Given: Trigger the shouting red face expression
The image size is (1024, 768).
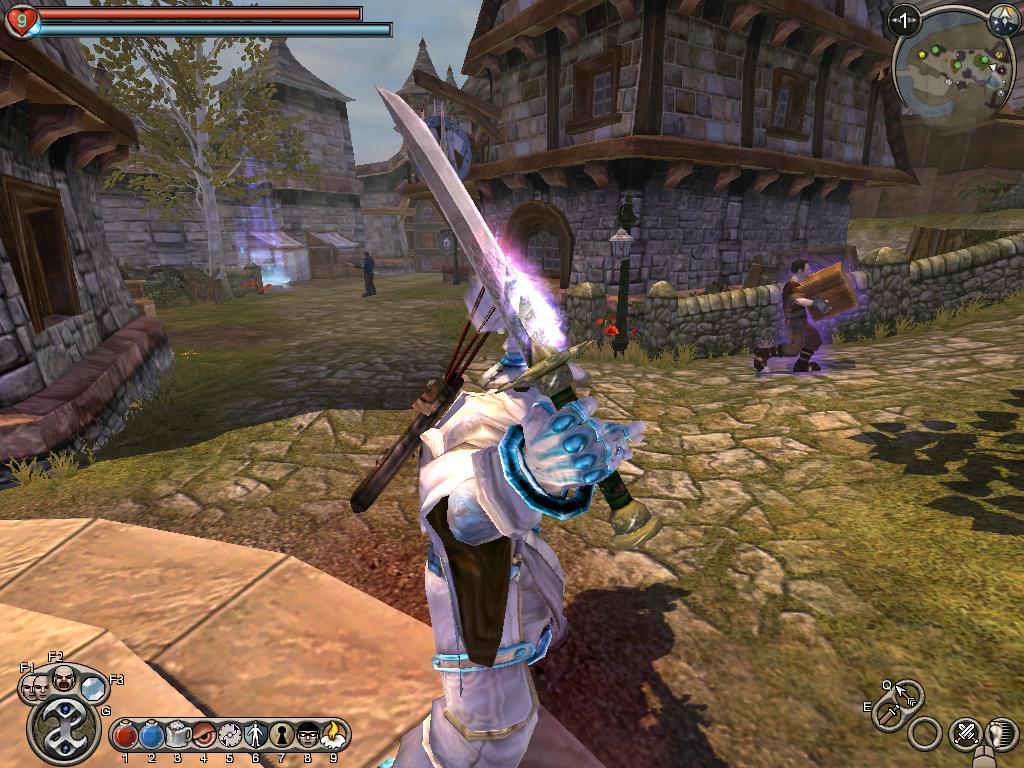Looking at the screenshot, I should click(x=63, y=678).
